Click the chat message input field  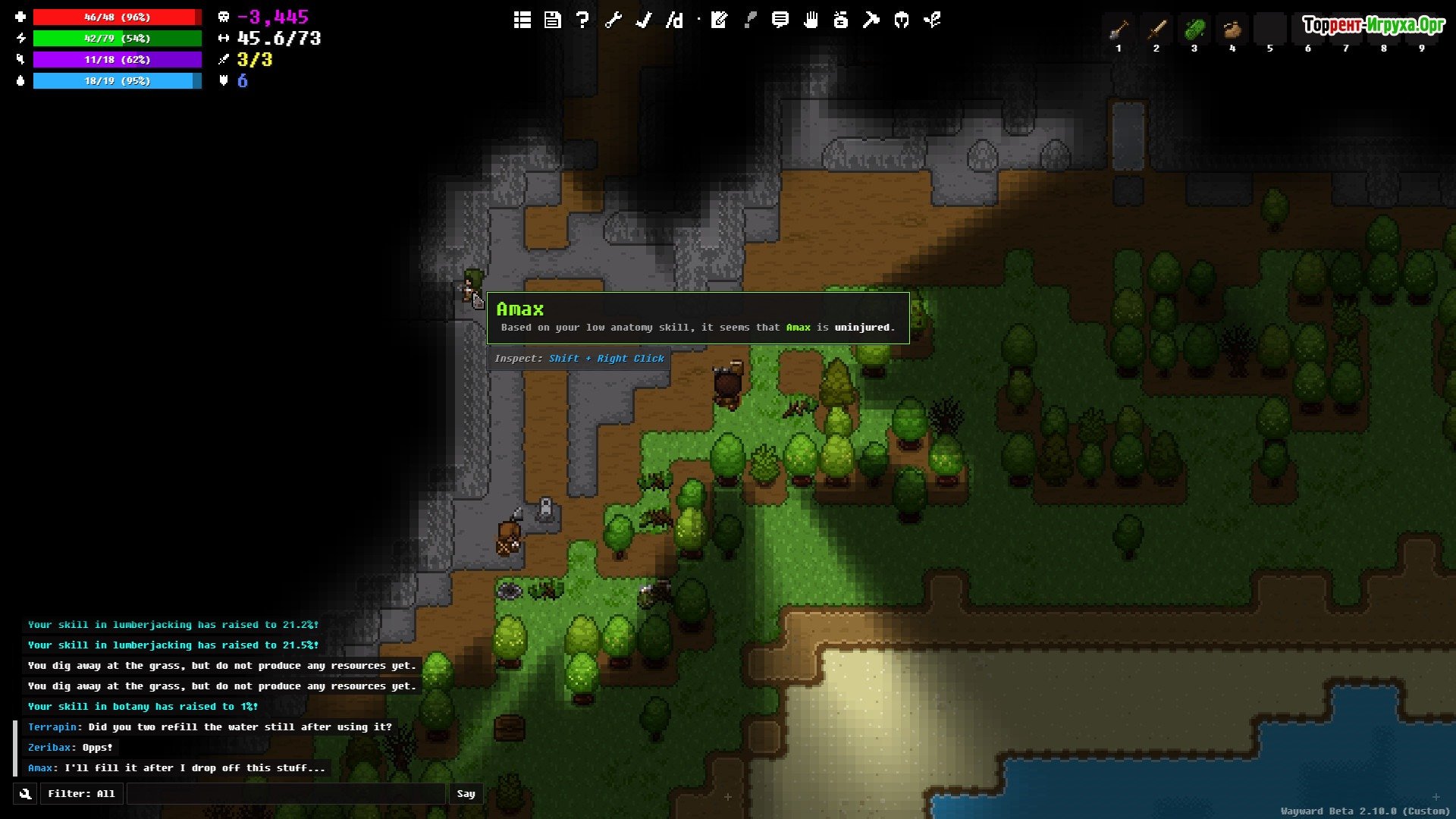pos(286,794)
